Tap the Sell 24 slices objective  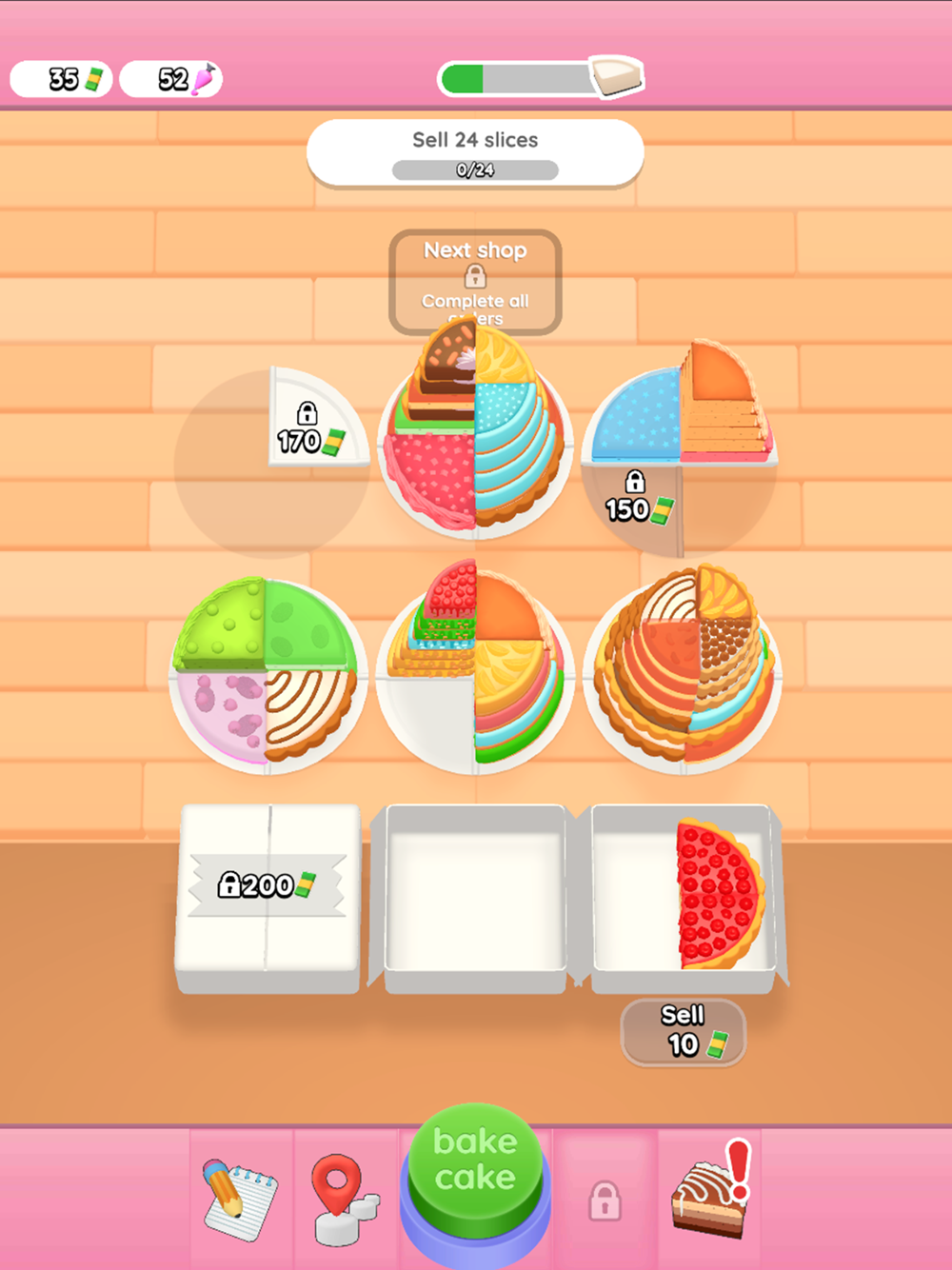[x=475, y=152]
